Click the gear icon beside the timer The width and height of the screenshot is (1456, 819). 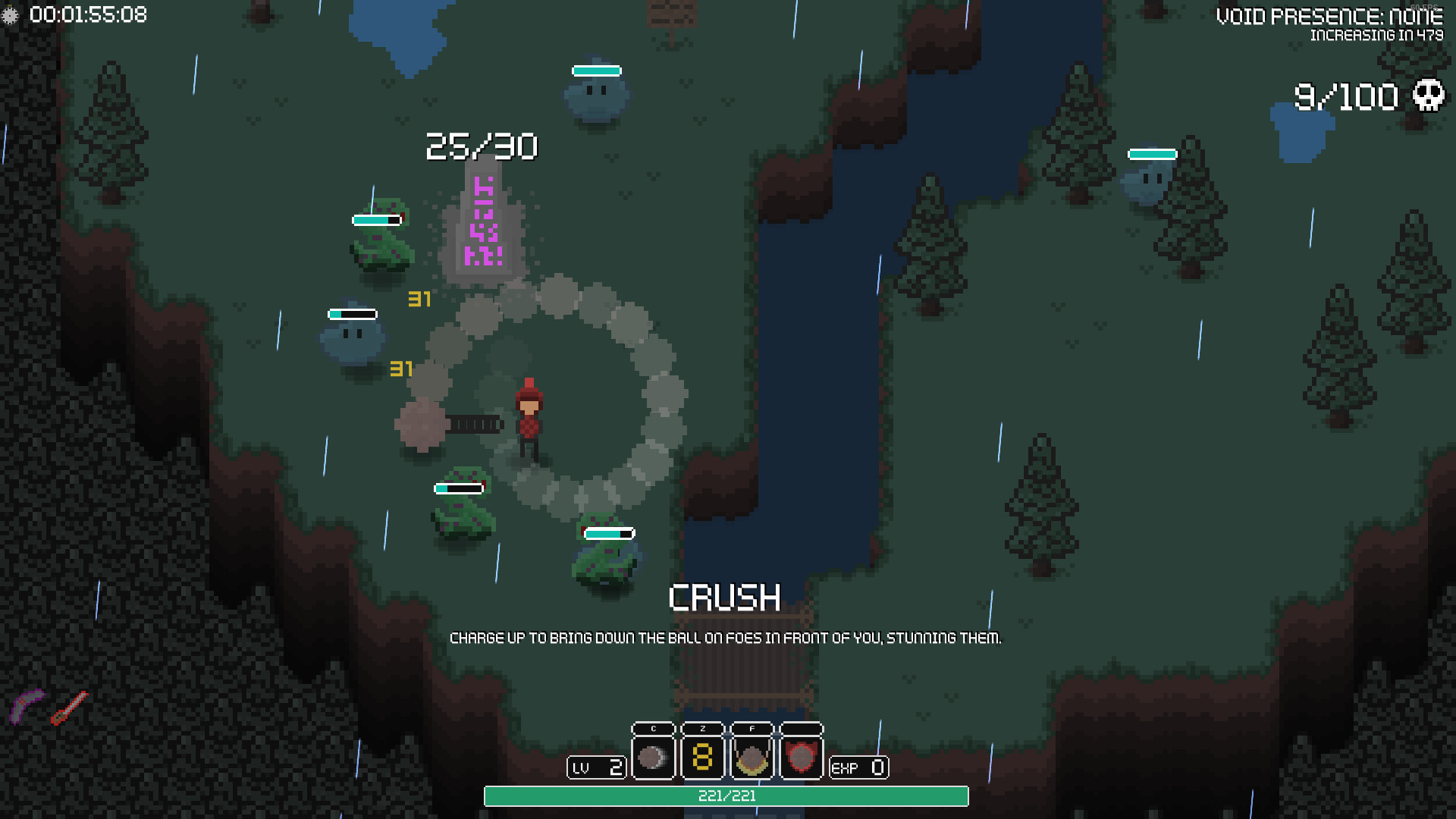coord(10,15)
